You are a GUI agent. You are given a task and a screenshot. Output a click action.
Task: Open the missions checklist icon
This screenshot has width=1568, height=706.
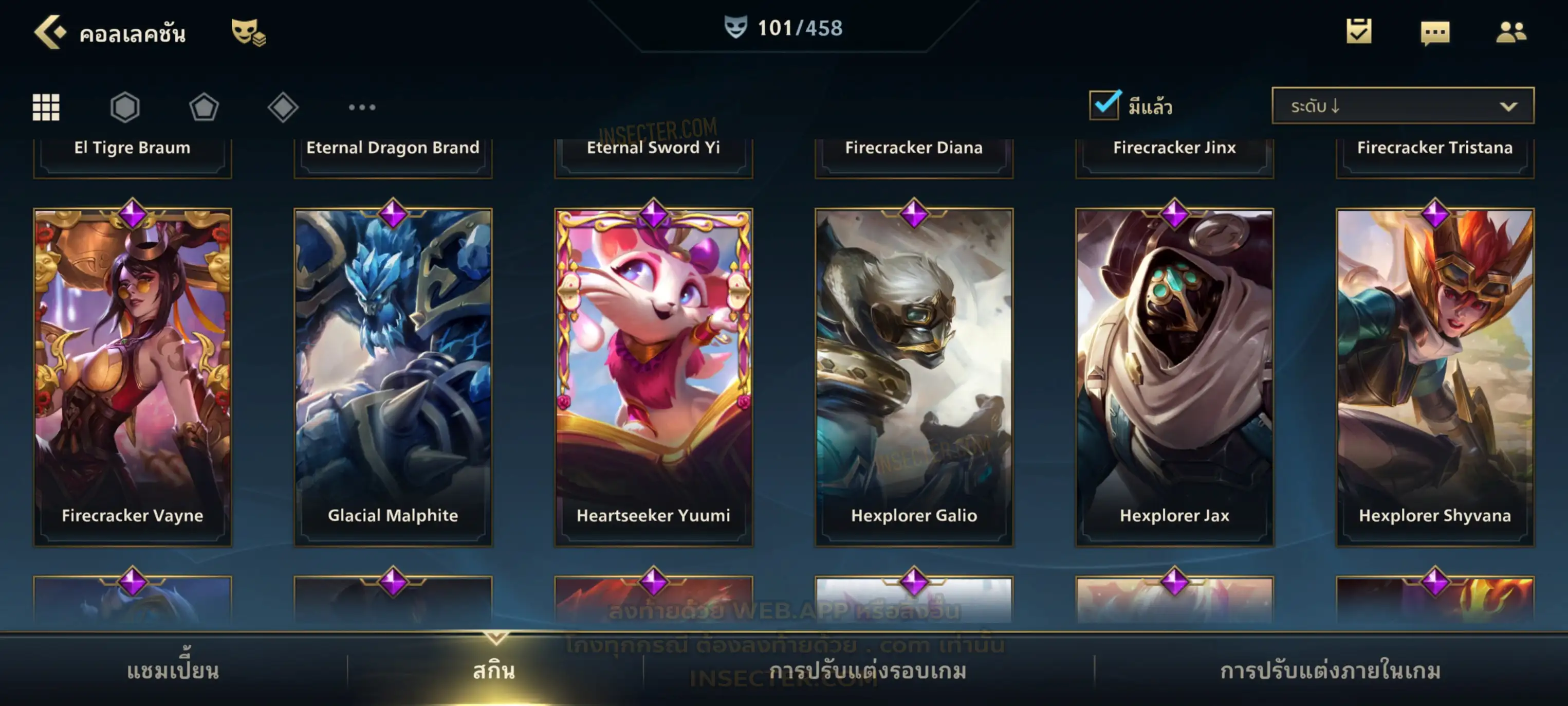[1358, 32]
